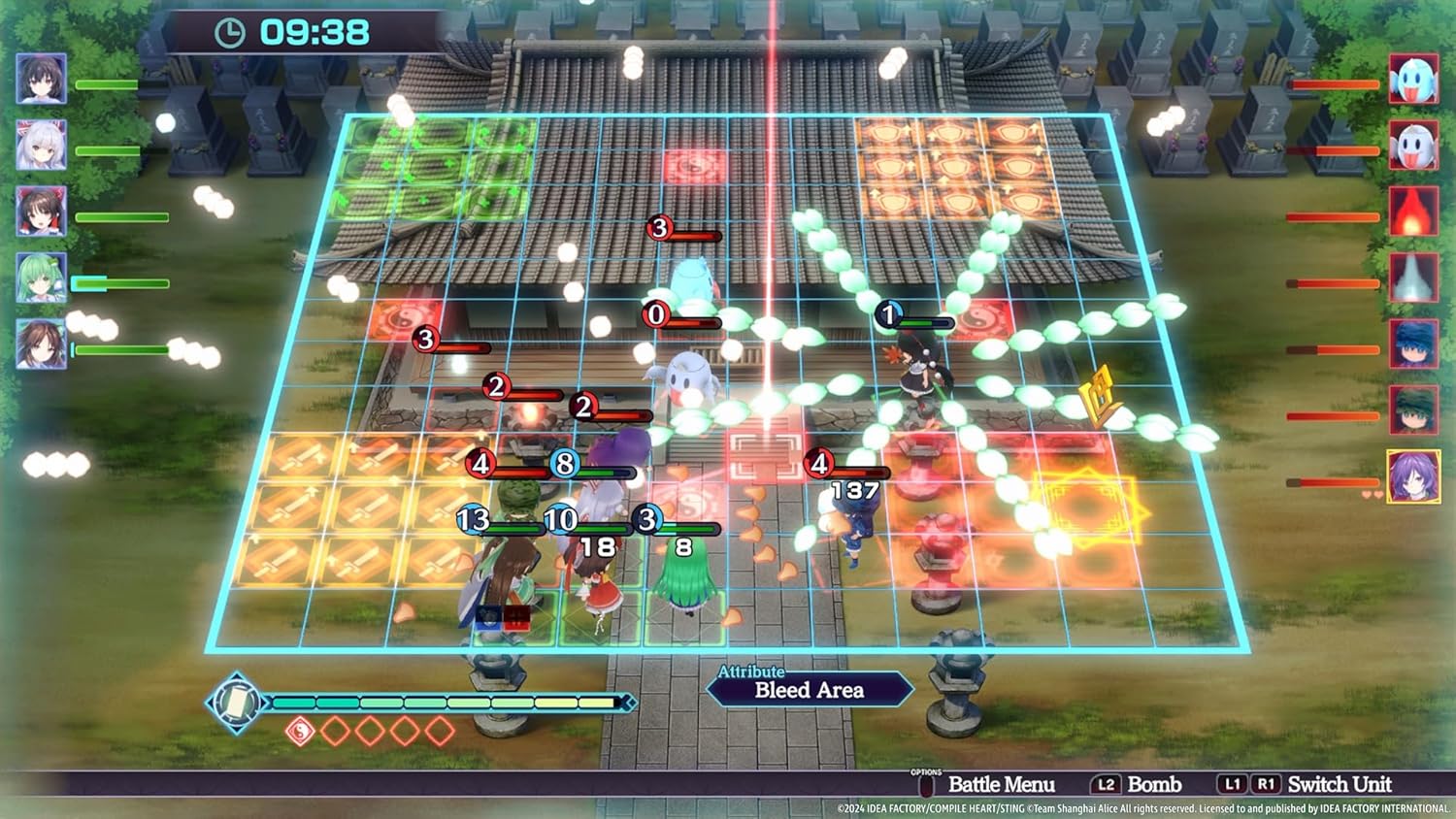Choose the green-haired chibi enemy portrait
Viewport: 1456px width, 819px height.
1413,409
